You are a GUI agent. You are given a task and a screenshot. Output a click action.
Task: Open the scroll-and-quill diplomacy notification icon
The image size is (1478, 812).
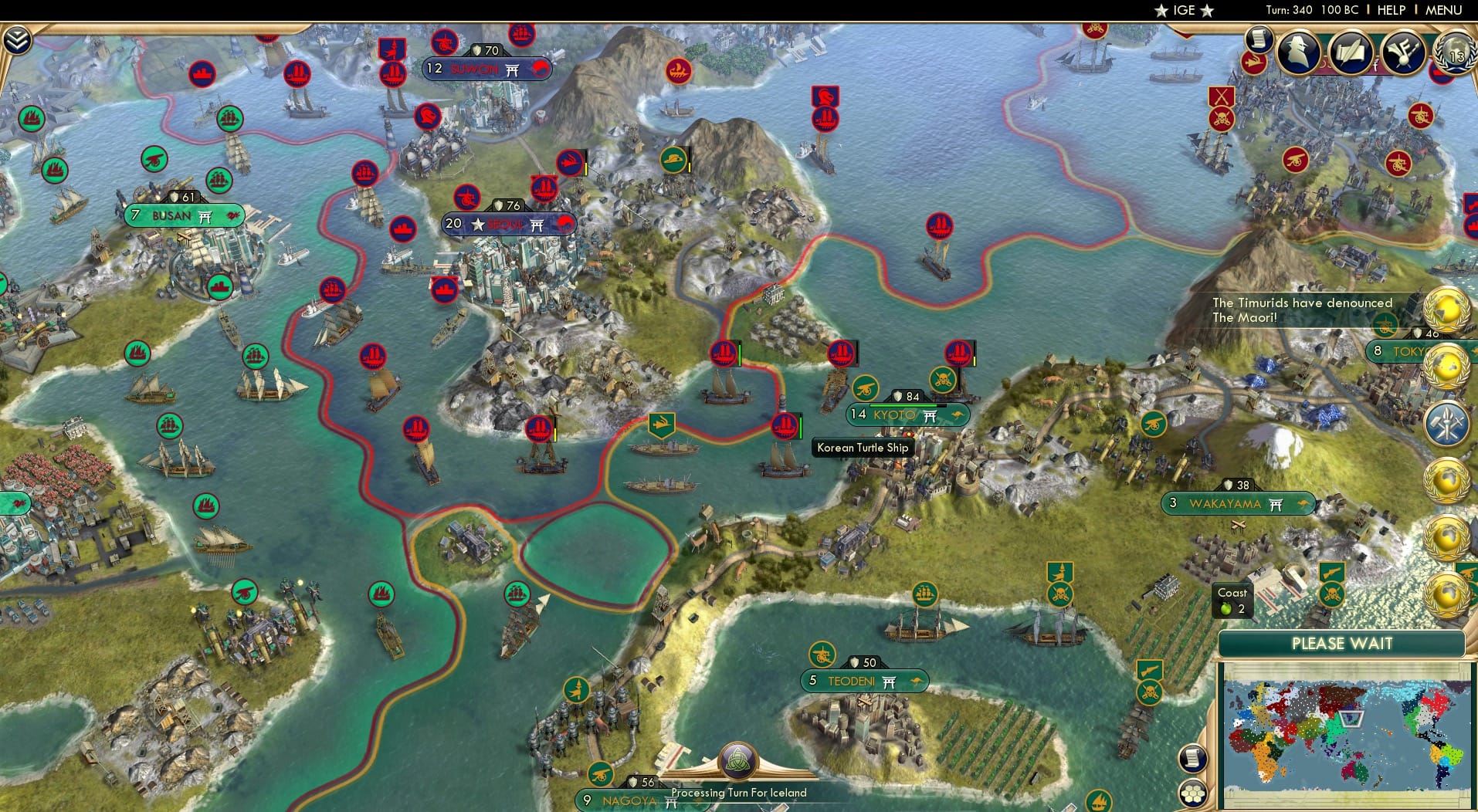pos(1351,52)
